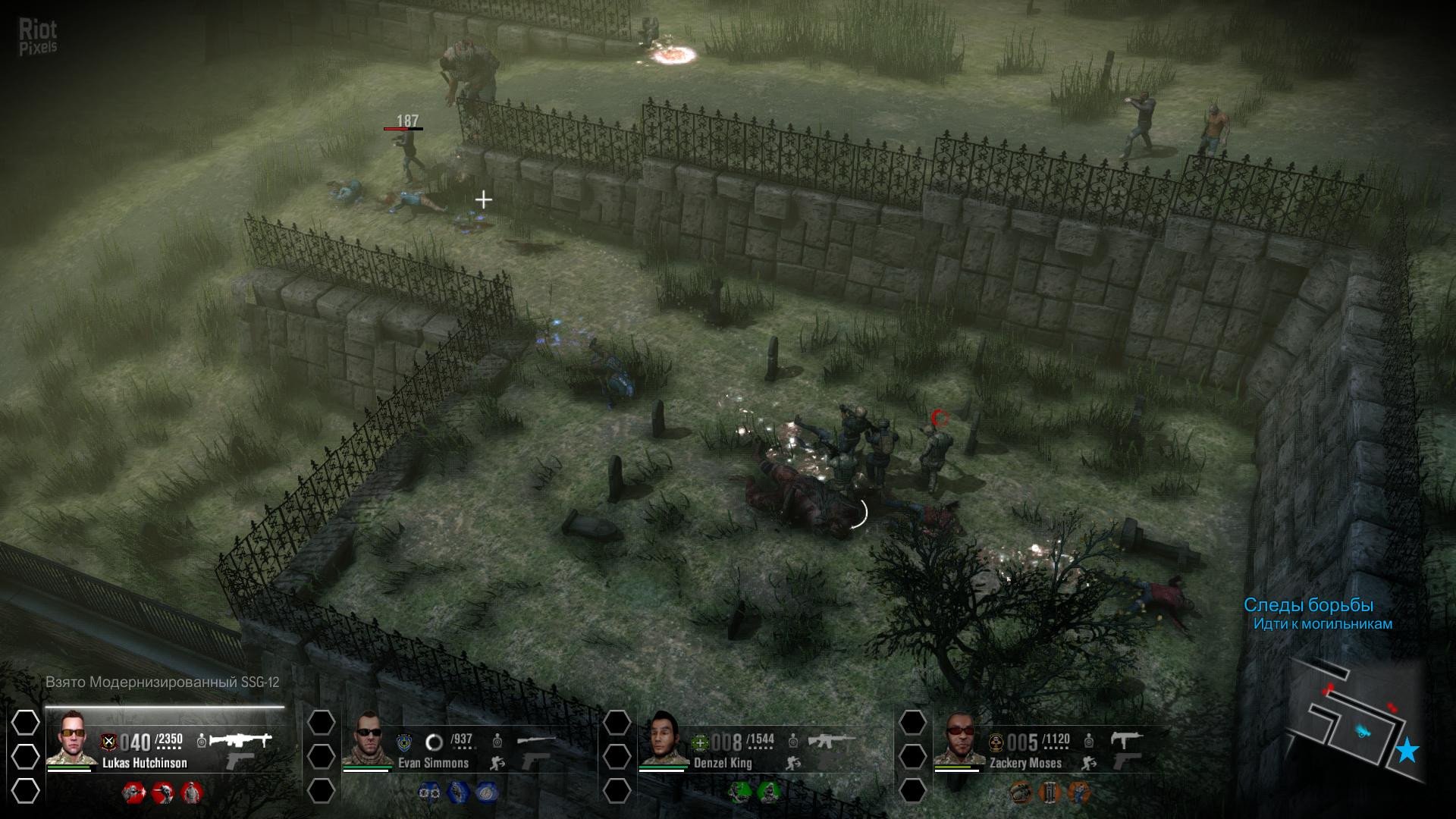The width and height of the screenshot is (1456, 819).
Task: Toggle Zackery Moses' follow stance icon
Action: [x=1089, y=763]
